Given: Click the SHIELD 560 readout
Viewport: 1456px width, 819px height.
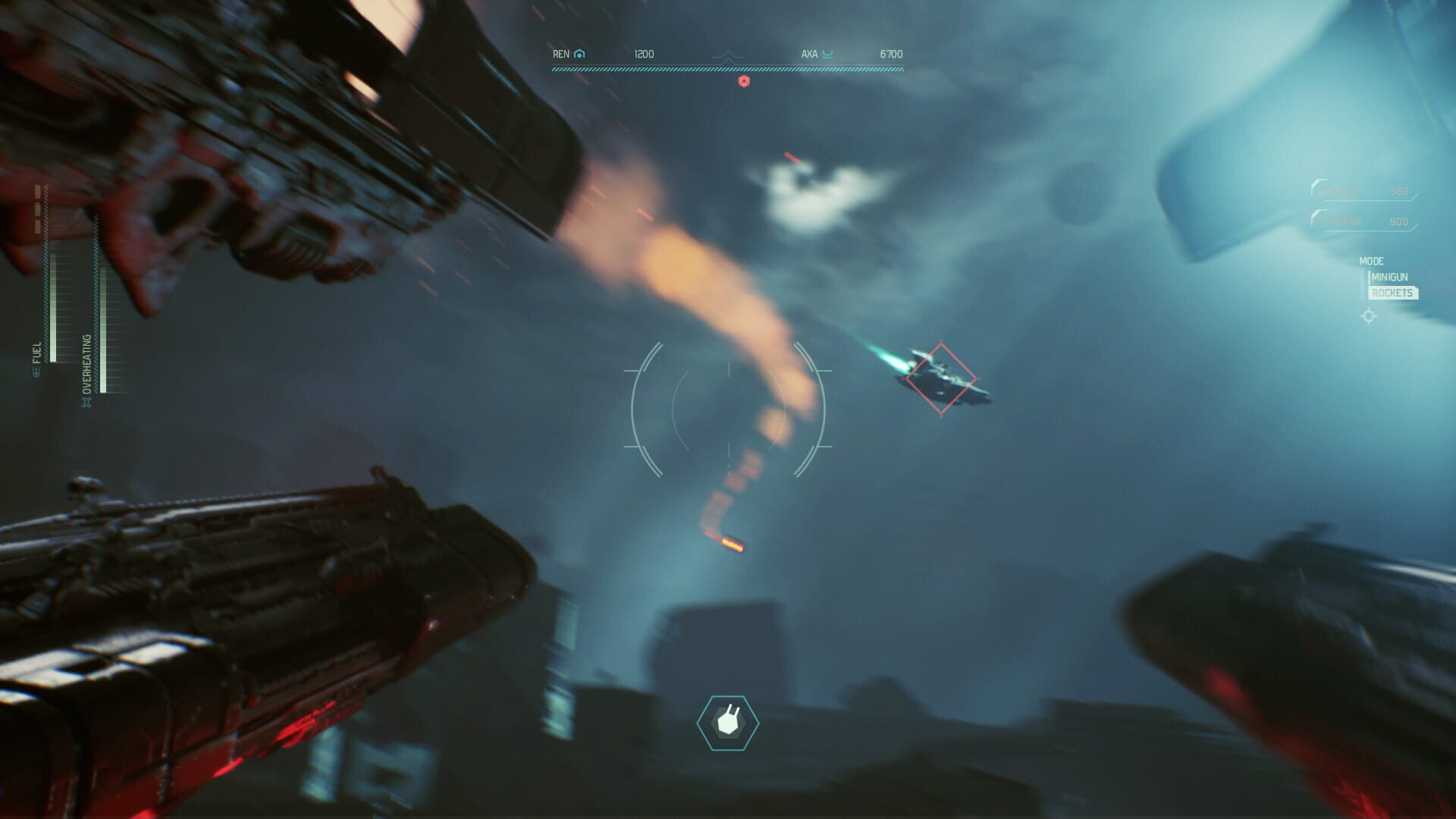Looking at the screenshot, I should click(1400, 191).
